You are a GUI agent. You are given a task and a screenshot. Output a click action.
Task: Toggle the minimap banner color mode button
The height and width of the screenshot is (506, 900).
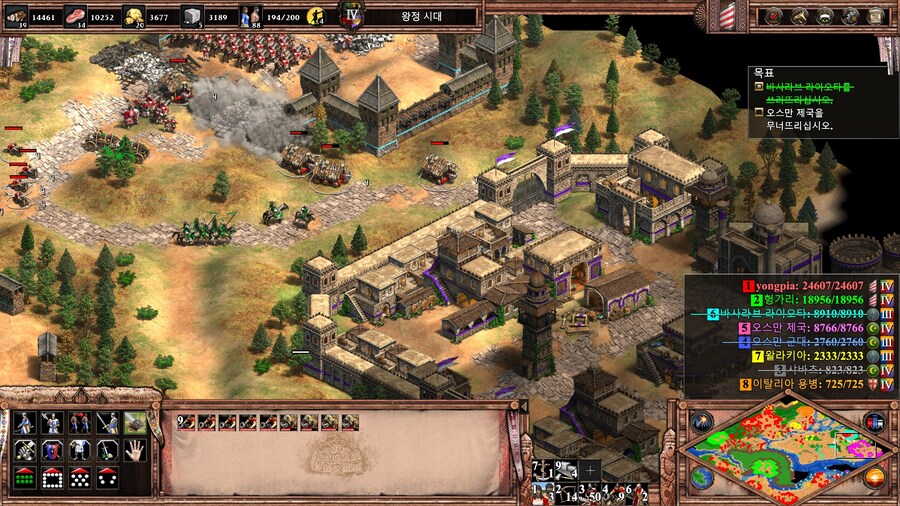tap(875, 420)
